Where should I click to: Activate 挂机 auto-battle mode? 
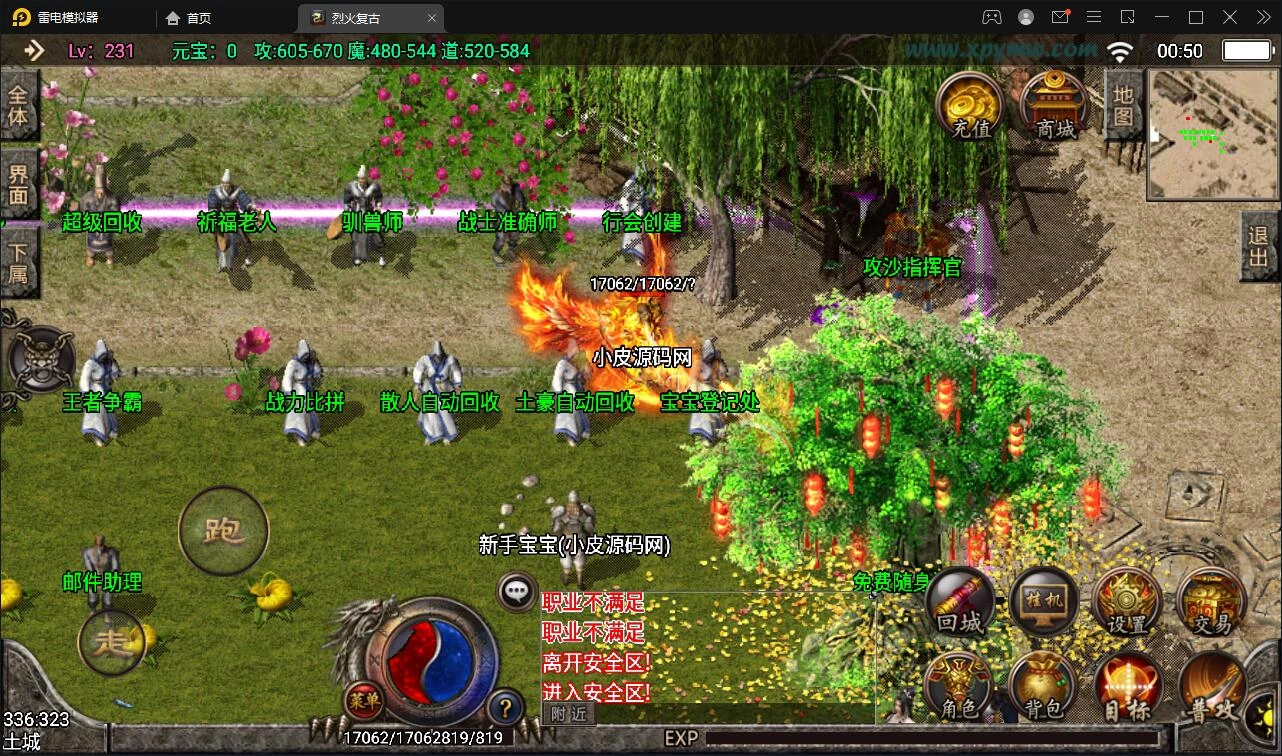point(1044,602)
